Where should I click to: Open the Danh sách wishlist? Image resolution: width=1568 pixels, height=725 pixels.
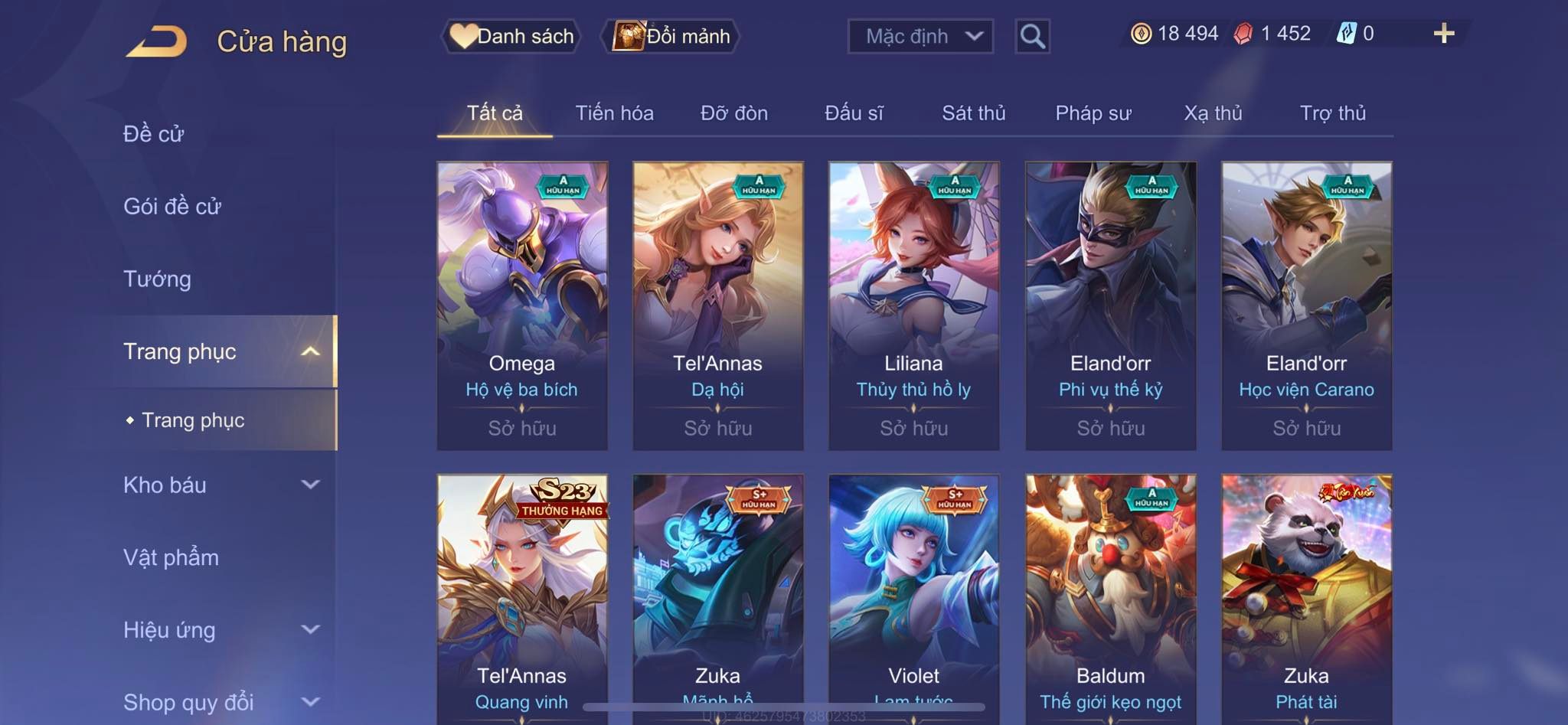pos(511,36)
